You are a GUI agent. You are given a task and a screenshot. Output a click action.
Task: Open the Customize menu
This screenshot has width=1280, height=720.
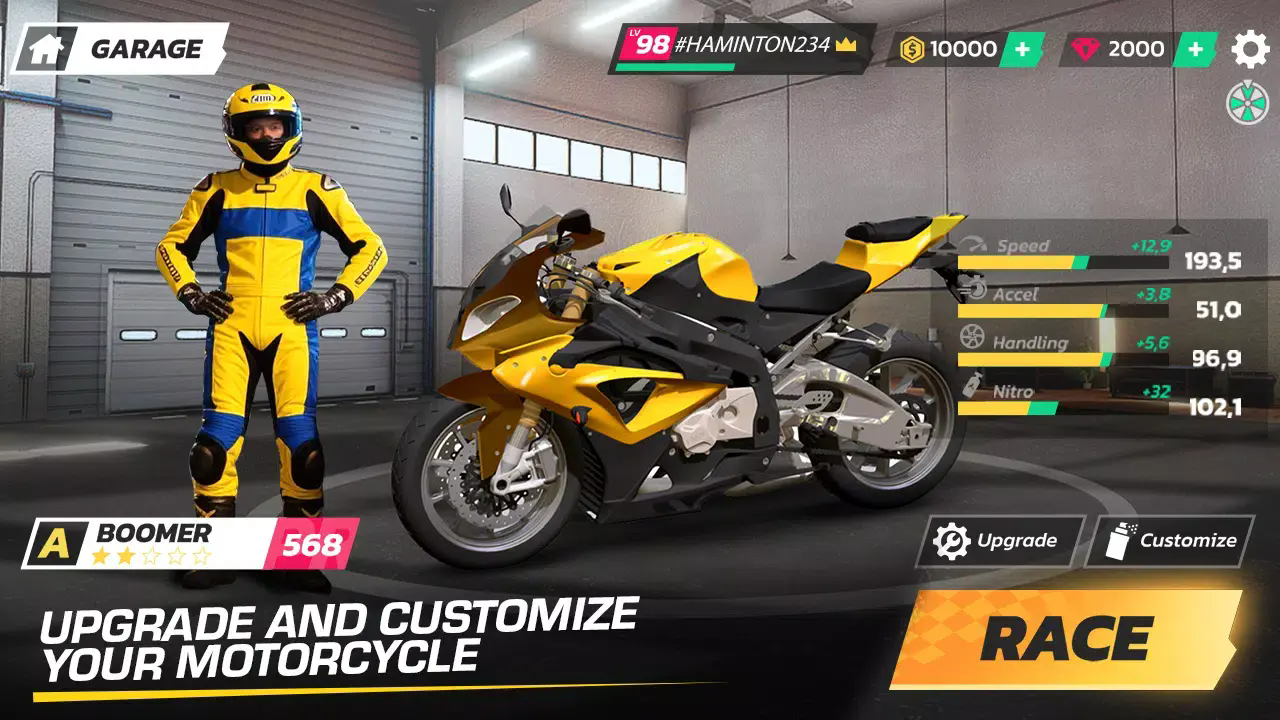pyautogui.click(x=1170, y=541)
